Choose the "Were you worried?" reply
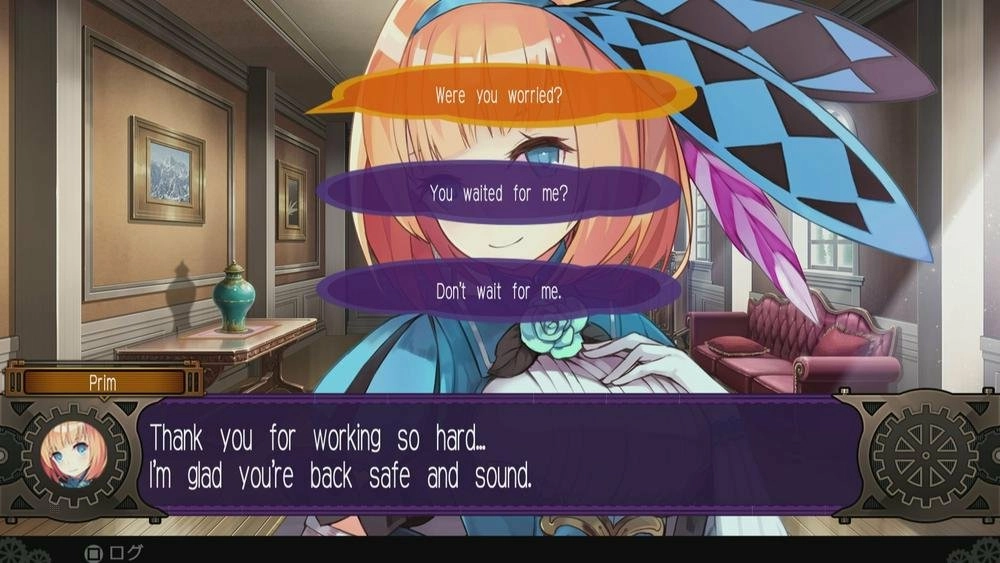This screenshot has height=563, width=1000. tap(498, 97)
